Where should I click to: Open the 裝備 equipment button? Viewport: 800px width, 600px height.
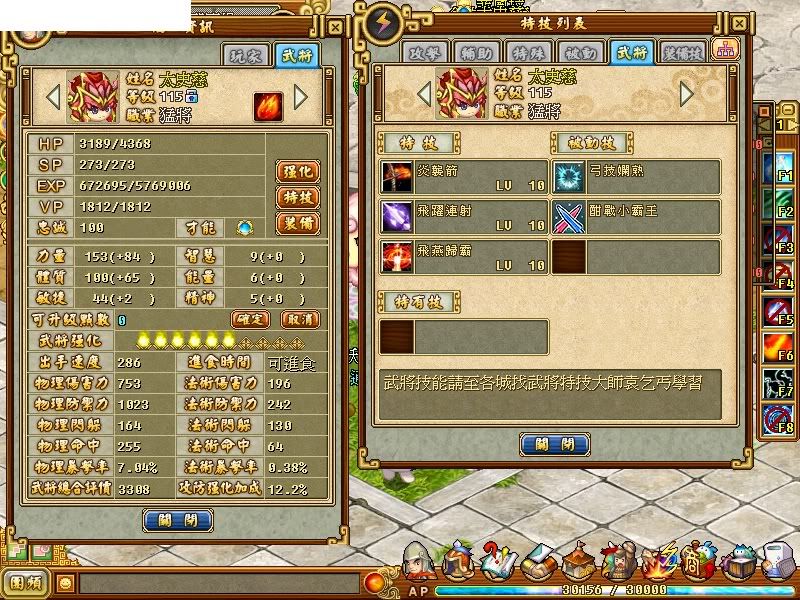[296, 223]
